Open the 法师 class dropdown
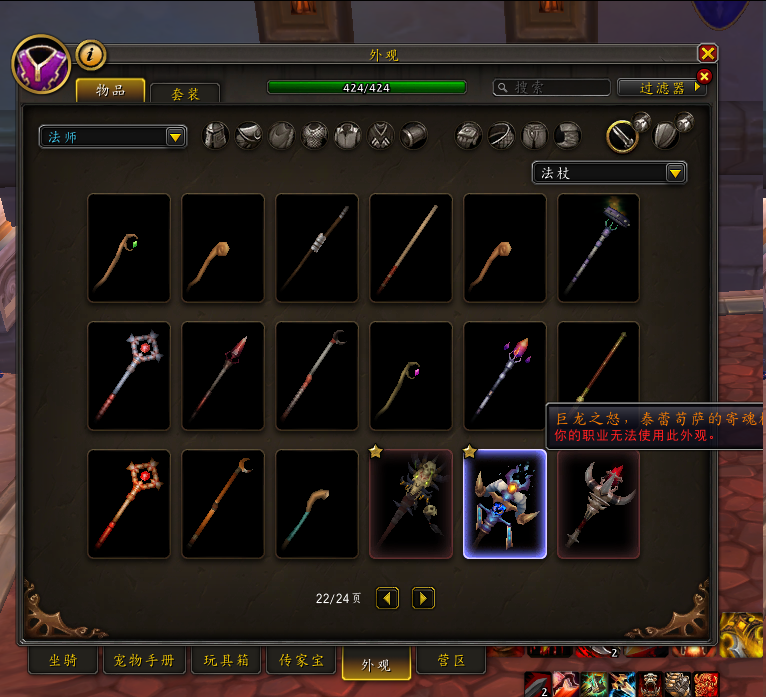Screen dimensions: 766x697 (x=113, y=137)
